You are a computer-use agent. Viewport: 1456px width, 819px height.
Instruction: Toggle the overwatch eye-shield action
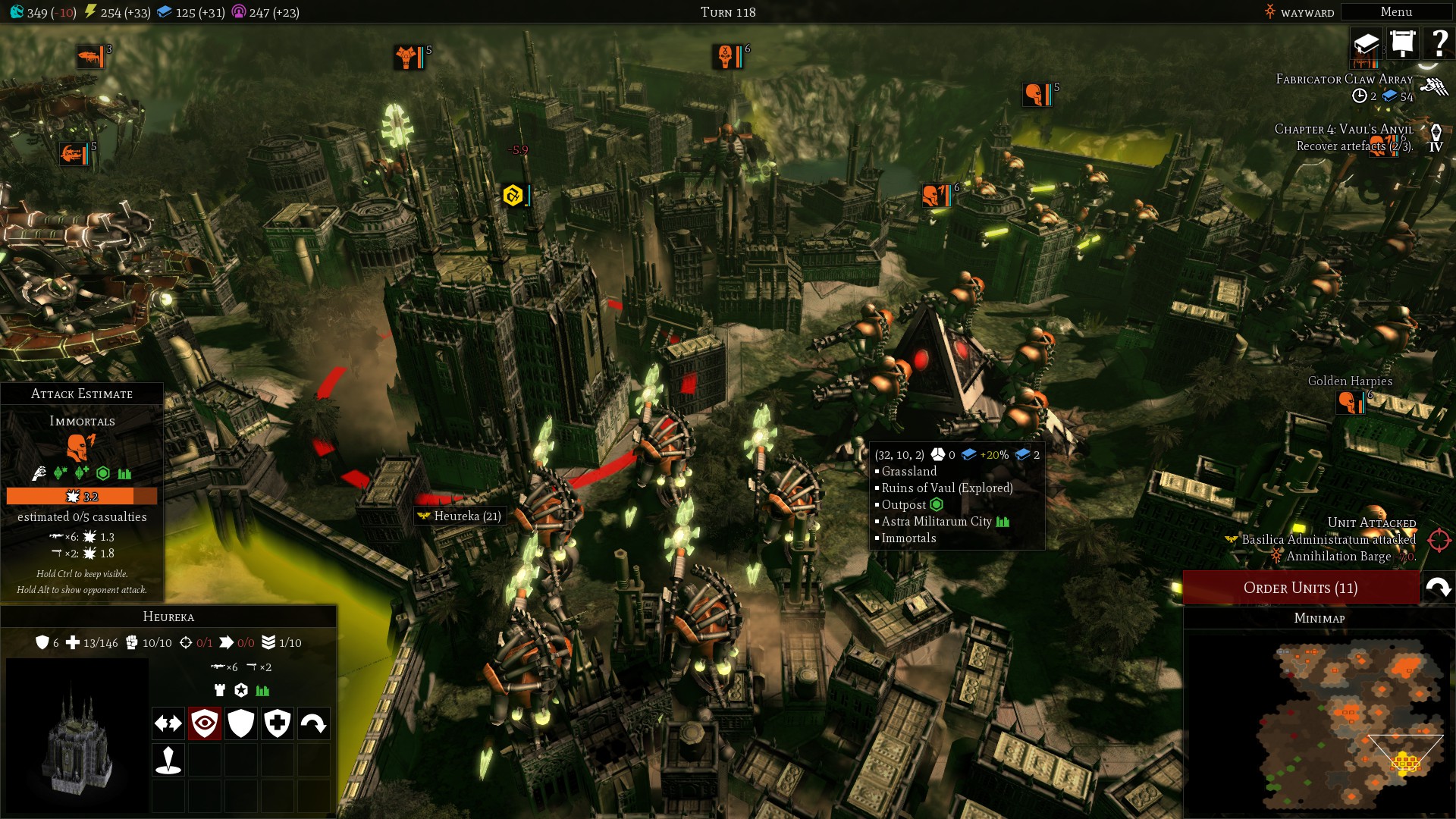point(205,723)
